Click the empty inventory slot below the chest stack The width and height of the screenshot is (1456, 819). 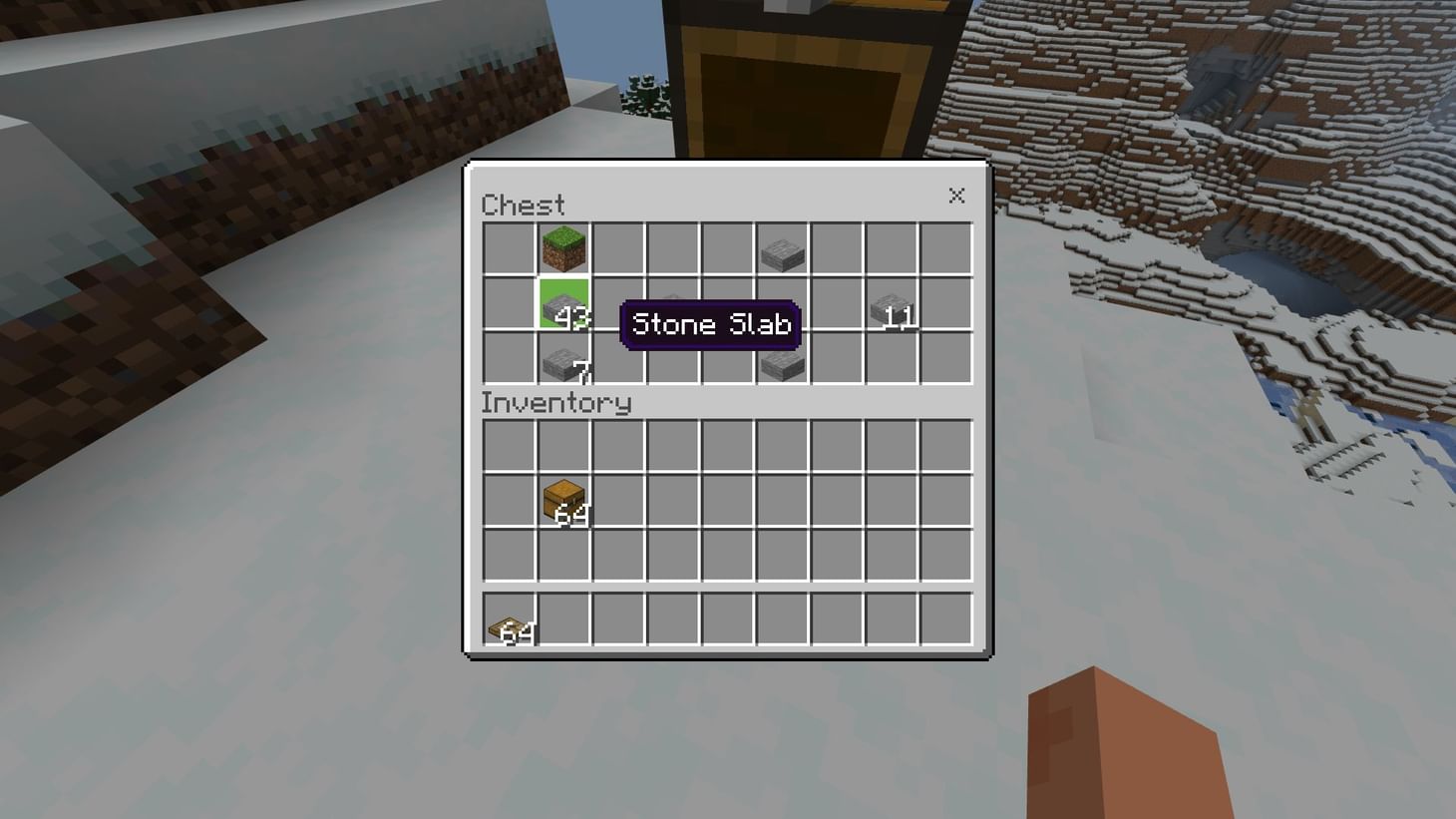[x=564, y=554]
